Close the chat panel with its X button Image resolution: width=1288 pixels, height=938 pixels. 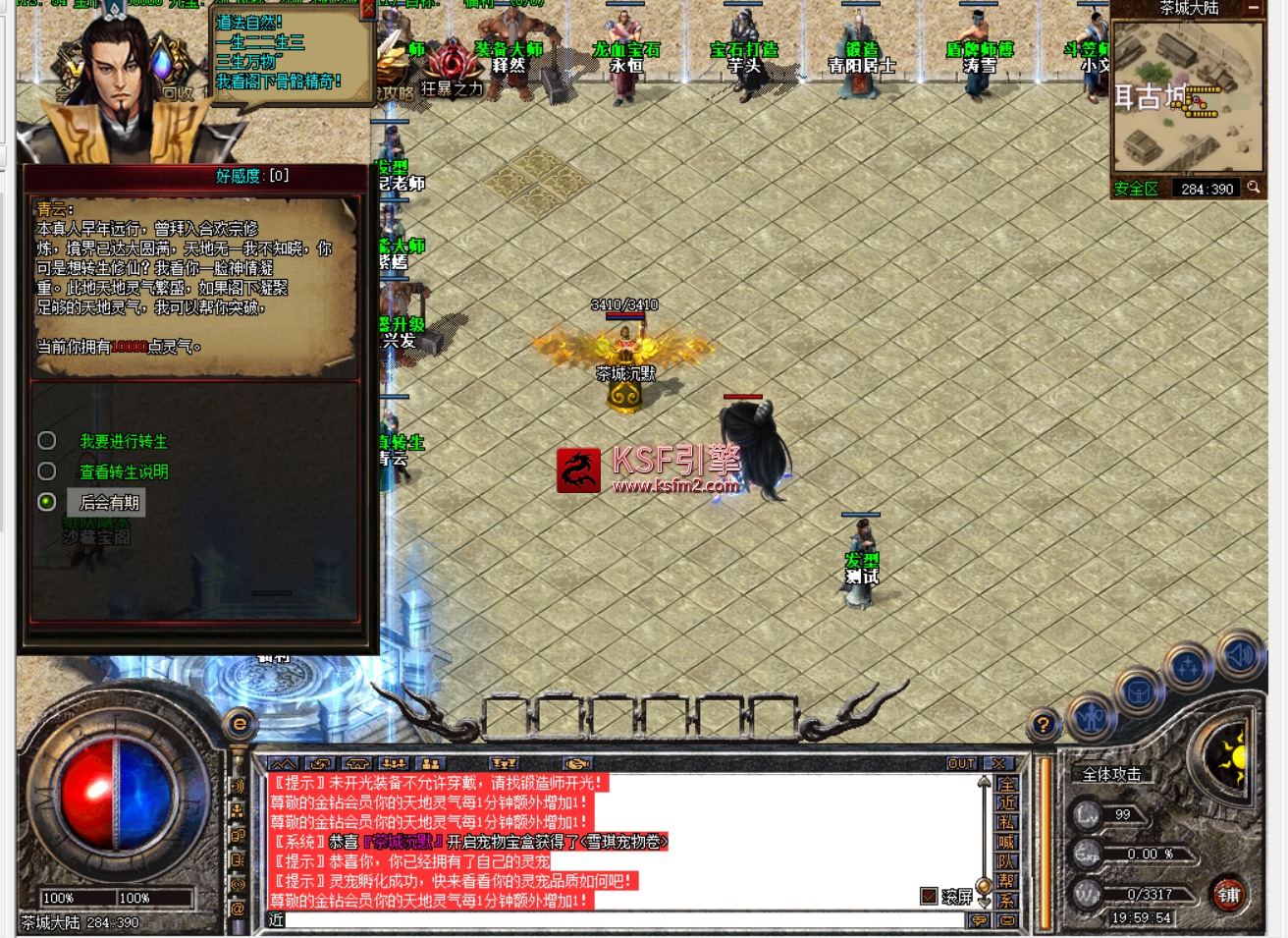(x=998, y=763)
